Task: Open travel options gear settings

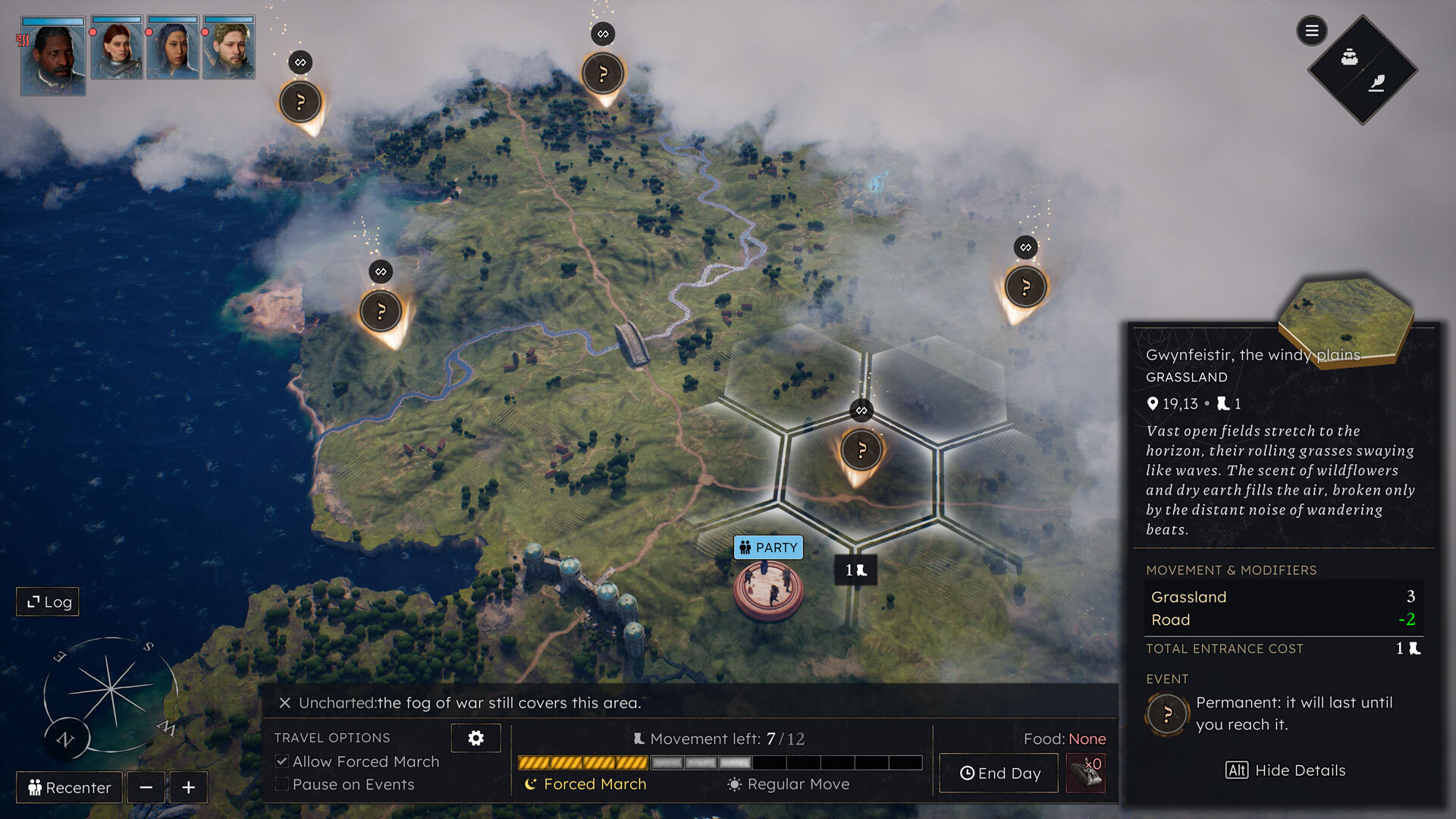Action: (x=475, y=738)
